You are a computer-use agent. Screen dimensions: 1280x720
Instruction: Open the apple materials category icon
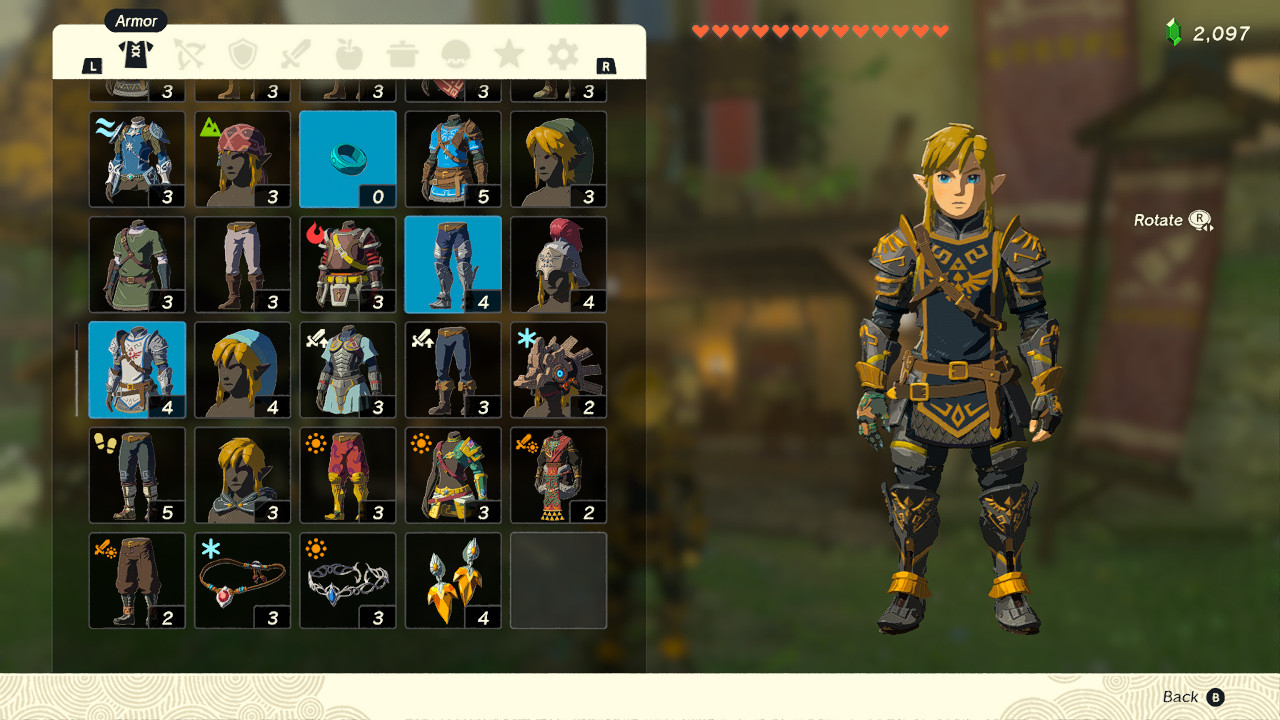click(349, 55)
